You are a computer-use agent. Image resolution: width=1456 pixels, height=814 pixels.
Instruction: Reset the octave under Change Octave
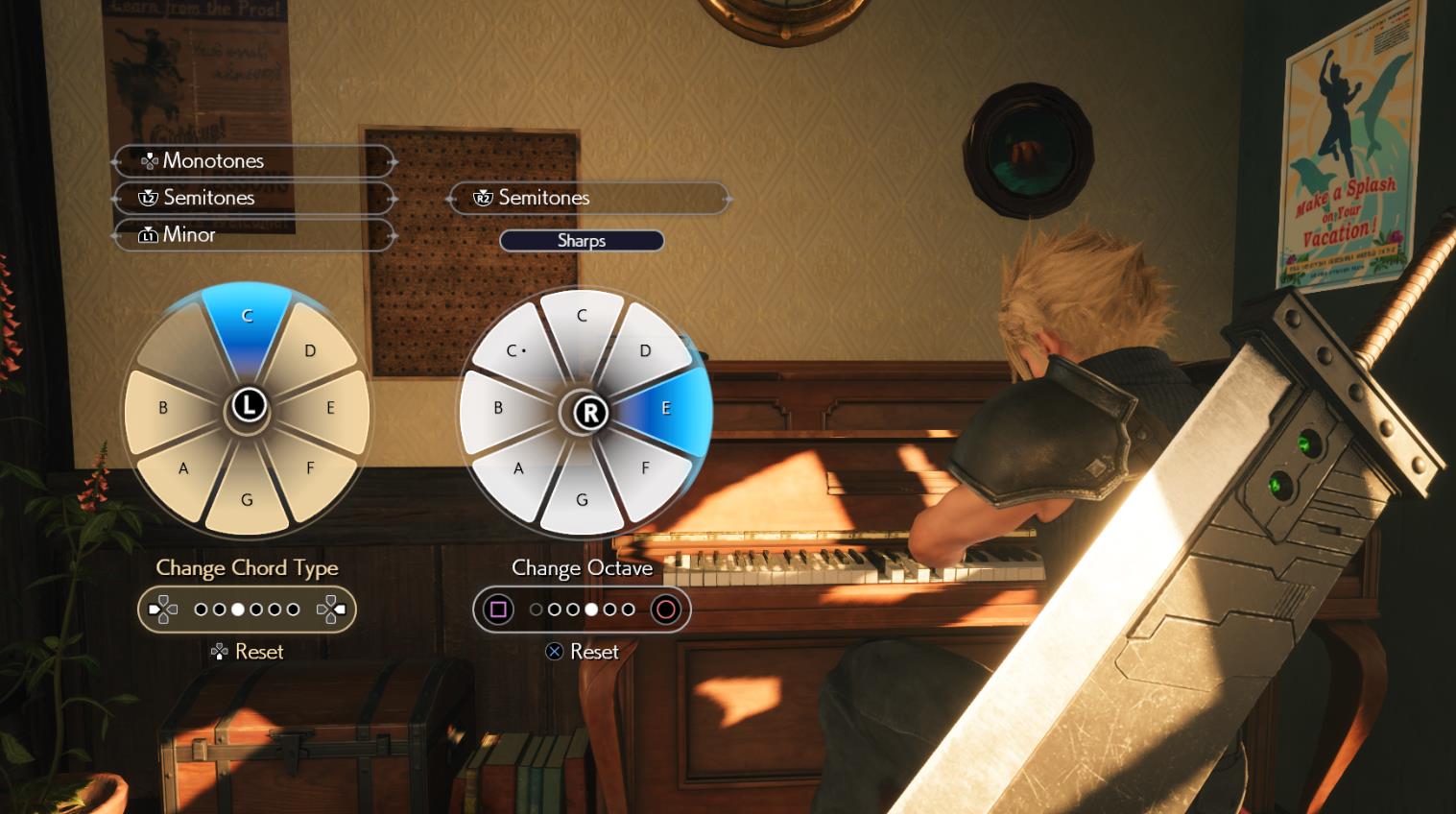[x=583, y=652]
